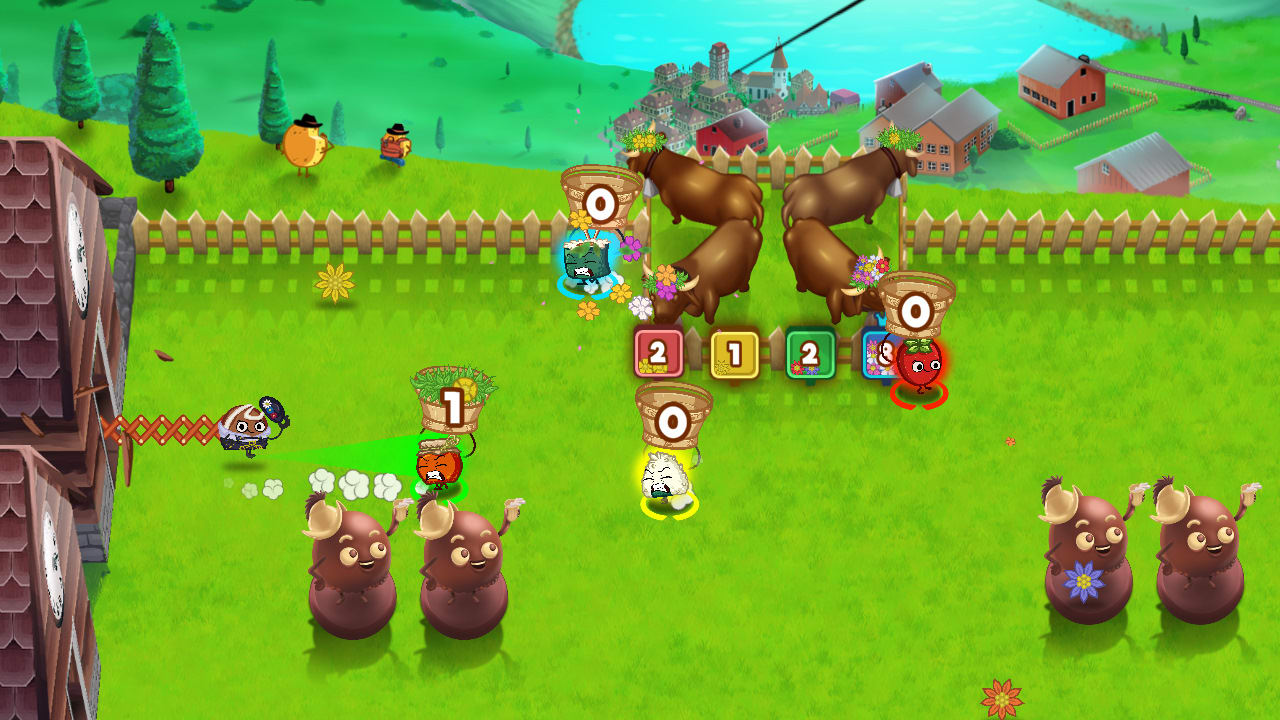Image resolution: width=1280 pixels, height=720 pixels.
Task: Click the cowbell on the left cow's collar
Action: (648, 188)
